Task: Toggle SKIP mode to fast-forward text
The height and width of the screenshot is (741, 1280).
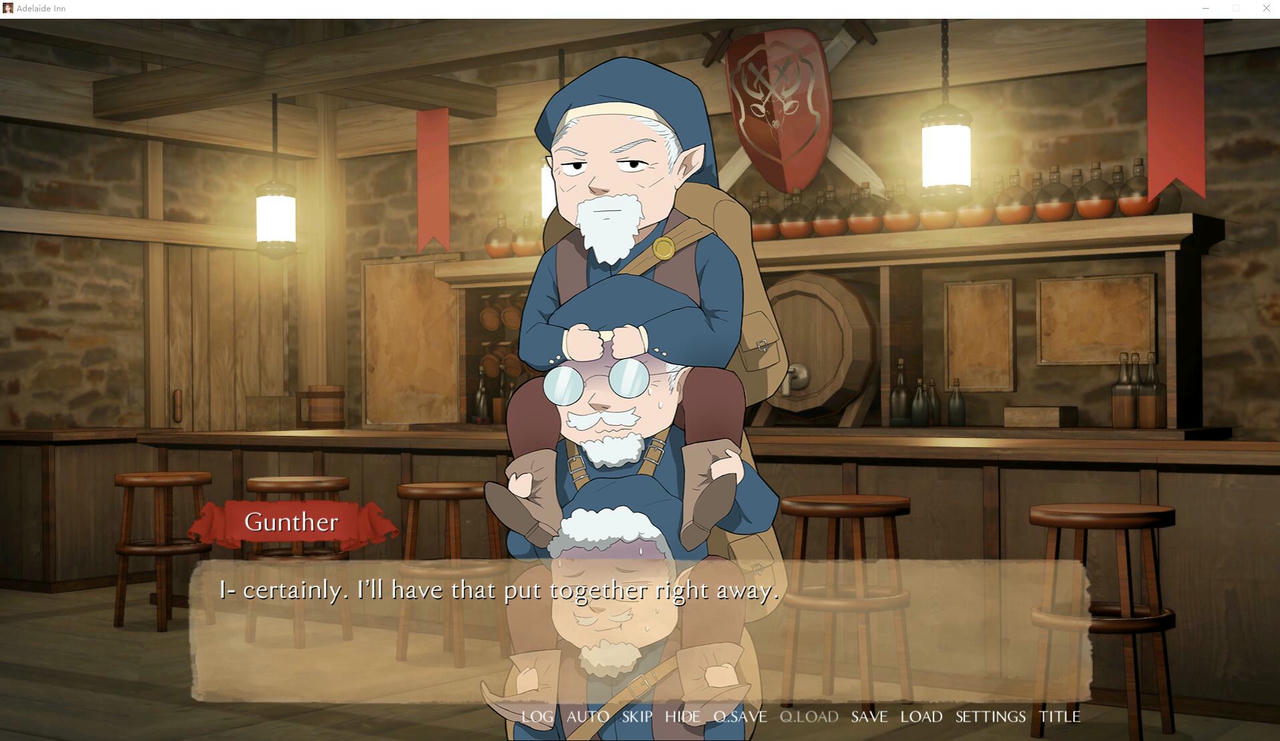Action: (x=636, y=716)
